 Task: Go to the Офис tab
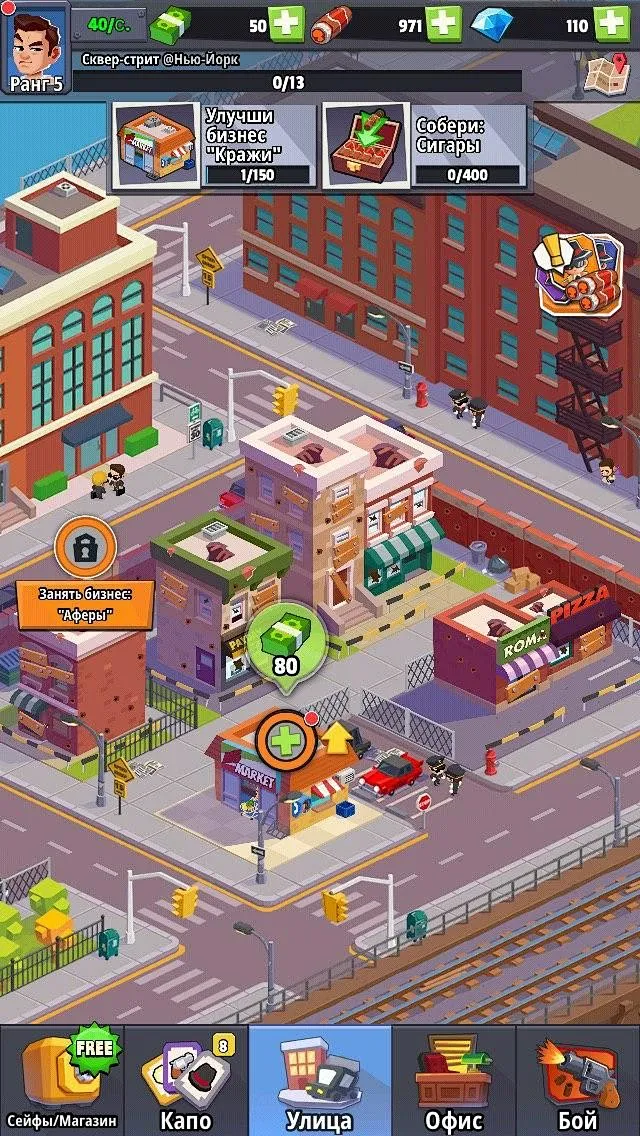click(453, 1081)
